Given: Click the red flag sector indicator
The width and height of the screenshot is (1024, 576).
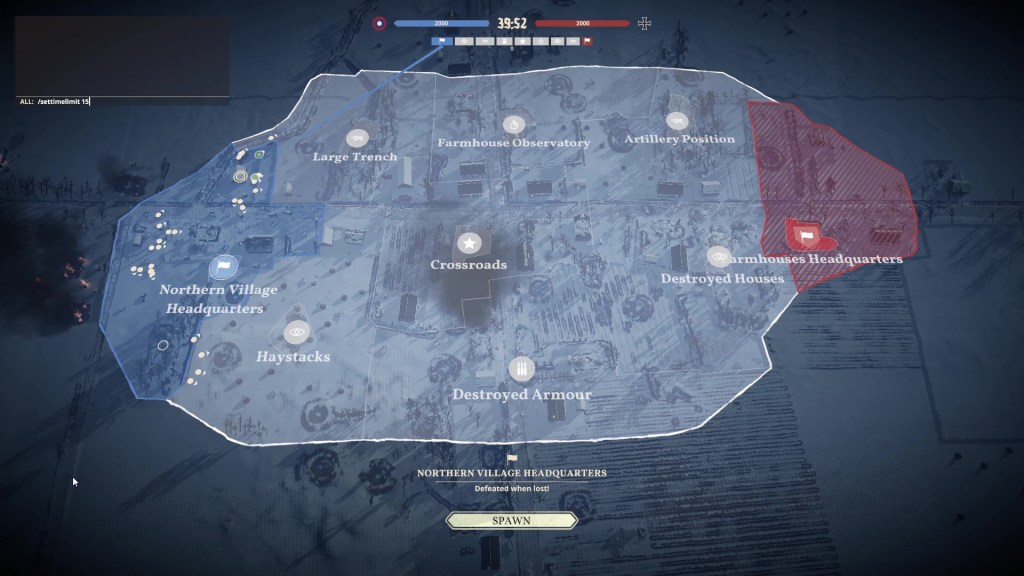Looking at the screenshot, I should click(587, 41).
